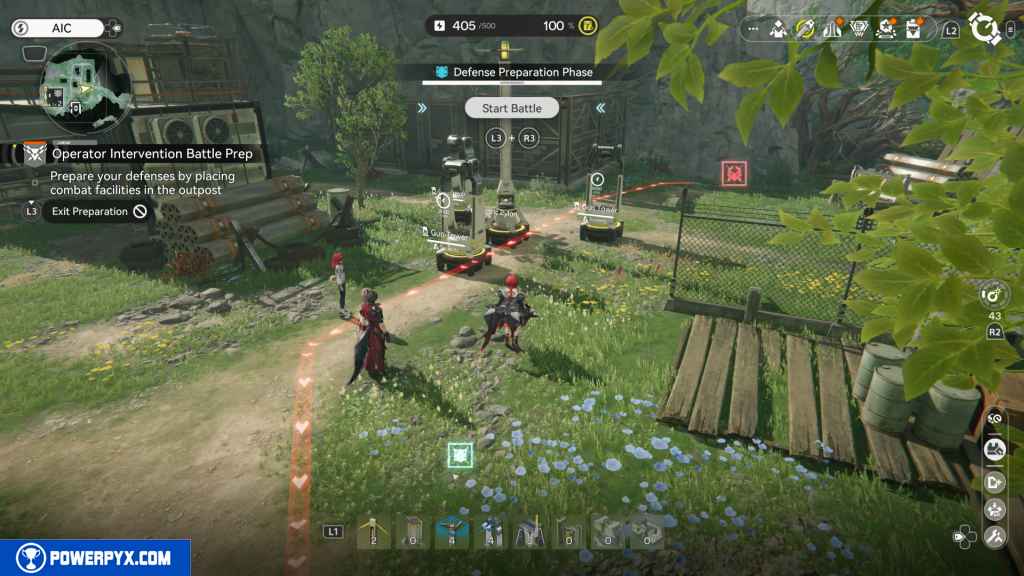Activate the round gadget icon above 43
The image size is (1024, 576).
pyautogui.click(x=994, y=295)
